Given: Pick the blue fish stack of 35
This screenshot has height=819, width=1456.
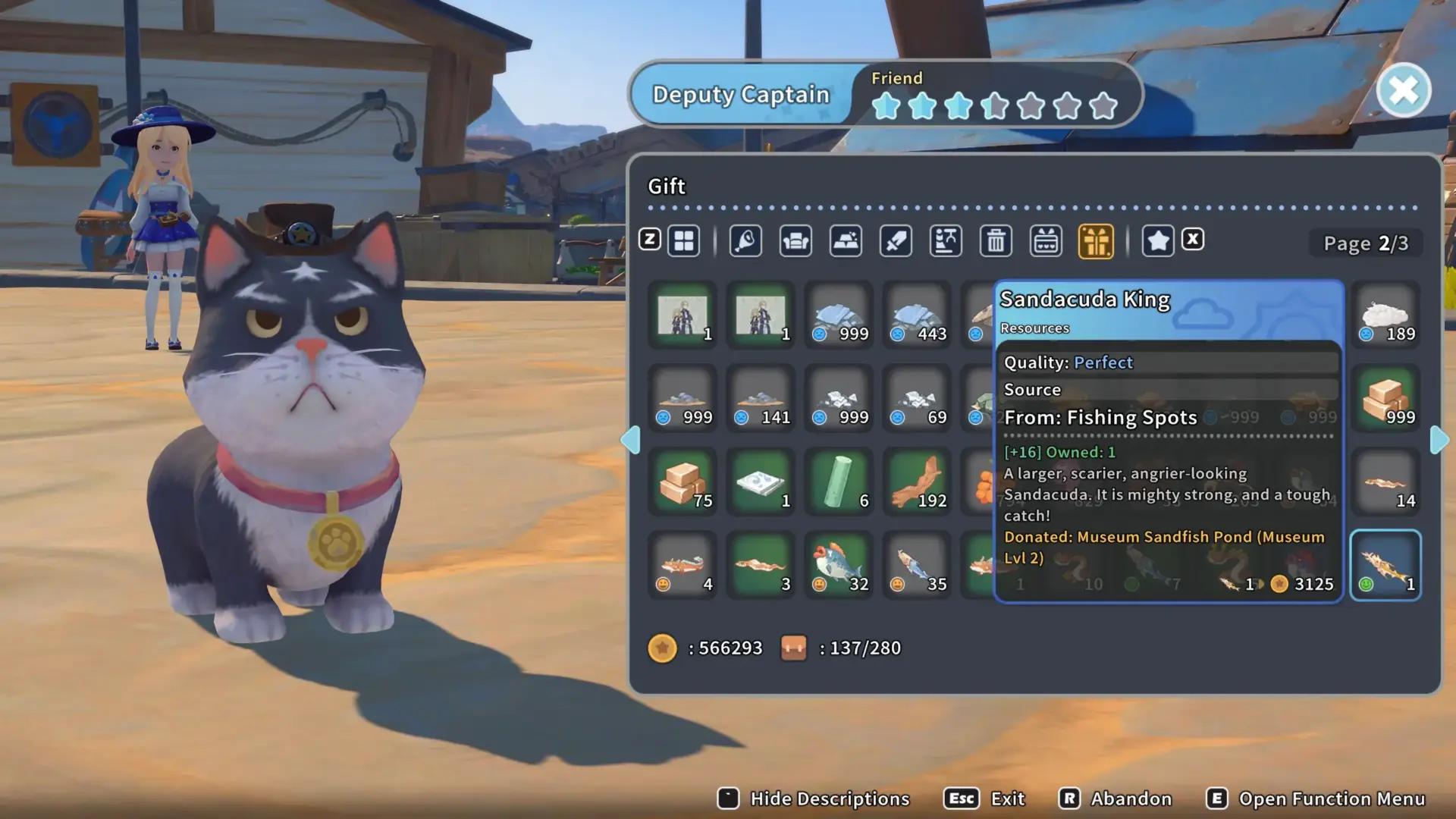Looking at the screenshot, I should click(x=918, y=565).
